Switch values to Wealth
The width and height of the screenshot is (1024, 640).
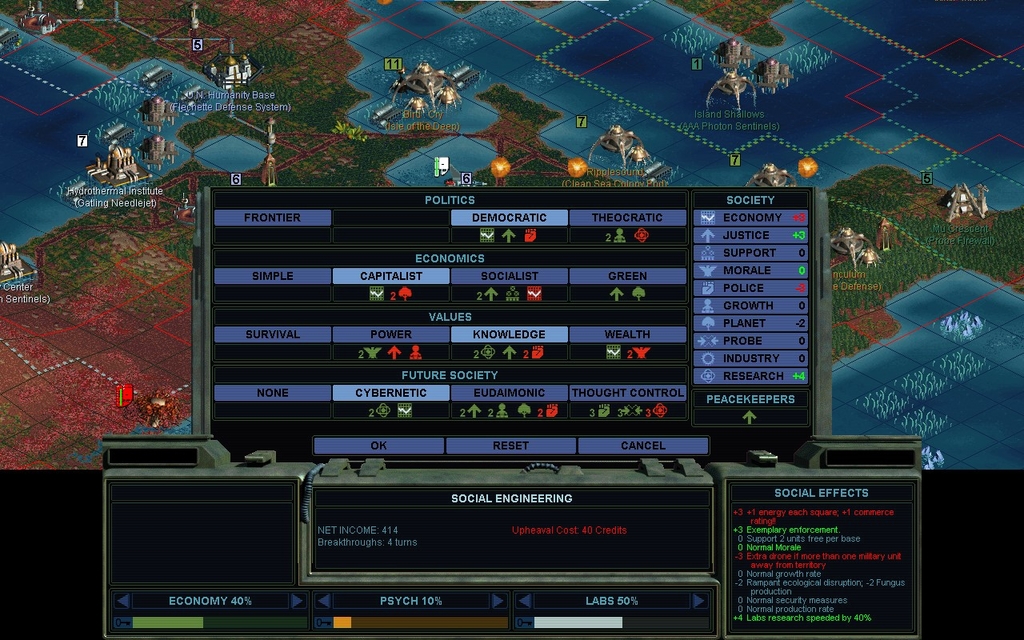[627, 334]
